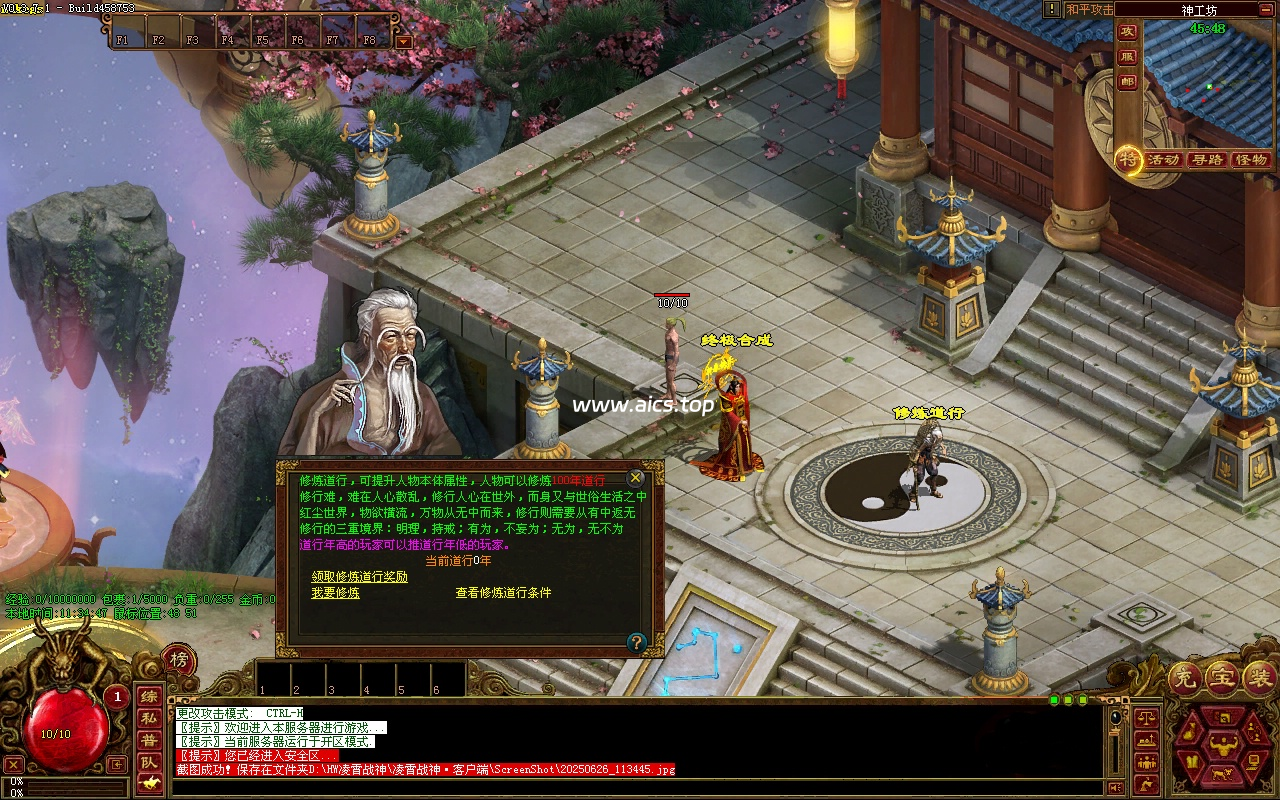Select the 我要修炼 dialogue option
The image size is (1280, 800).
pyautogui.click(x=335, y=593)
